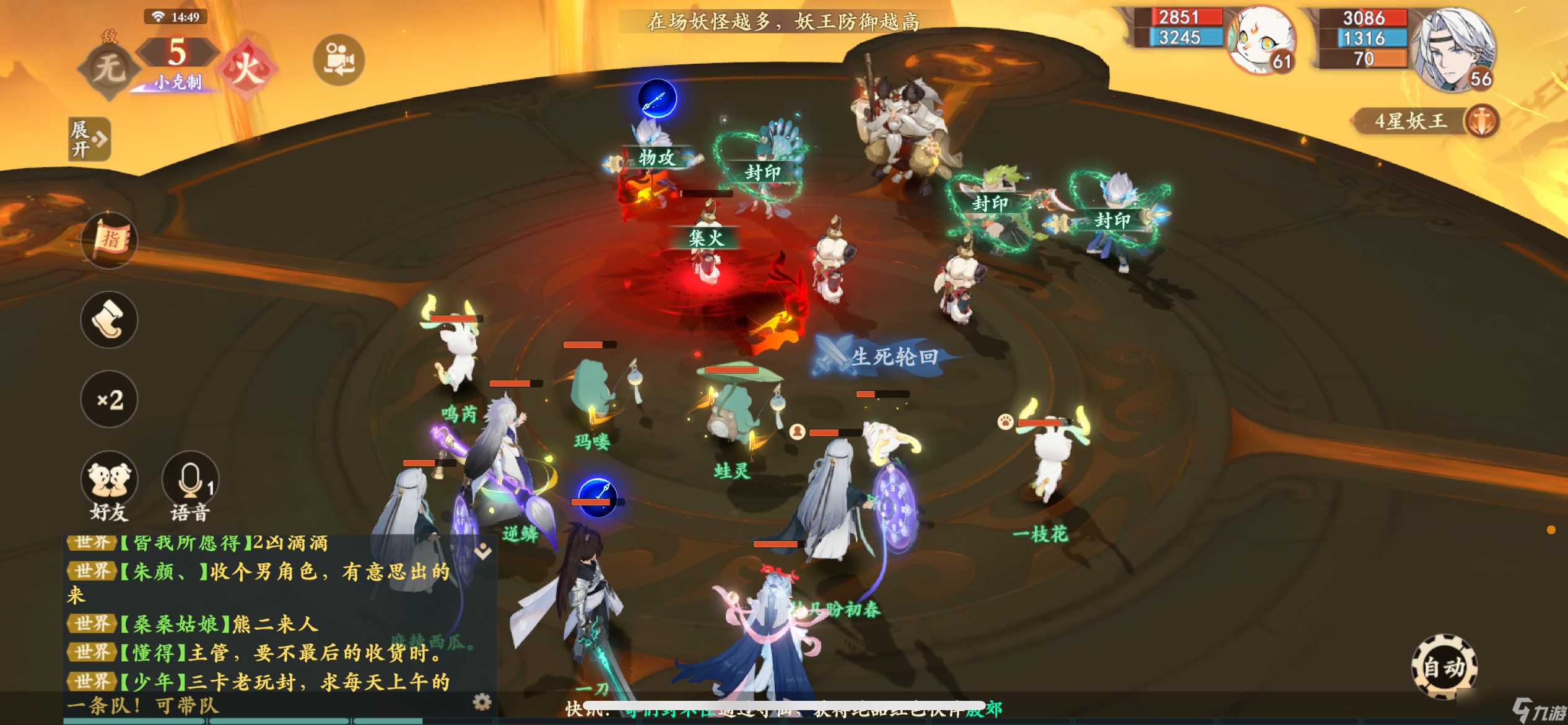This screenshot has width=1568, height=725.
Task: Expand the 展开 side panel
Action: 89,139
